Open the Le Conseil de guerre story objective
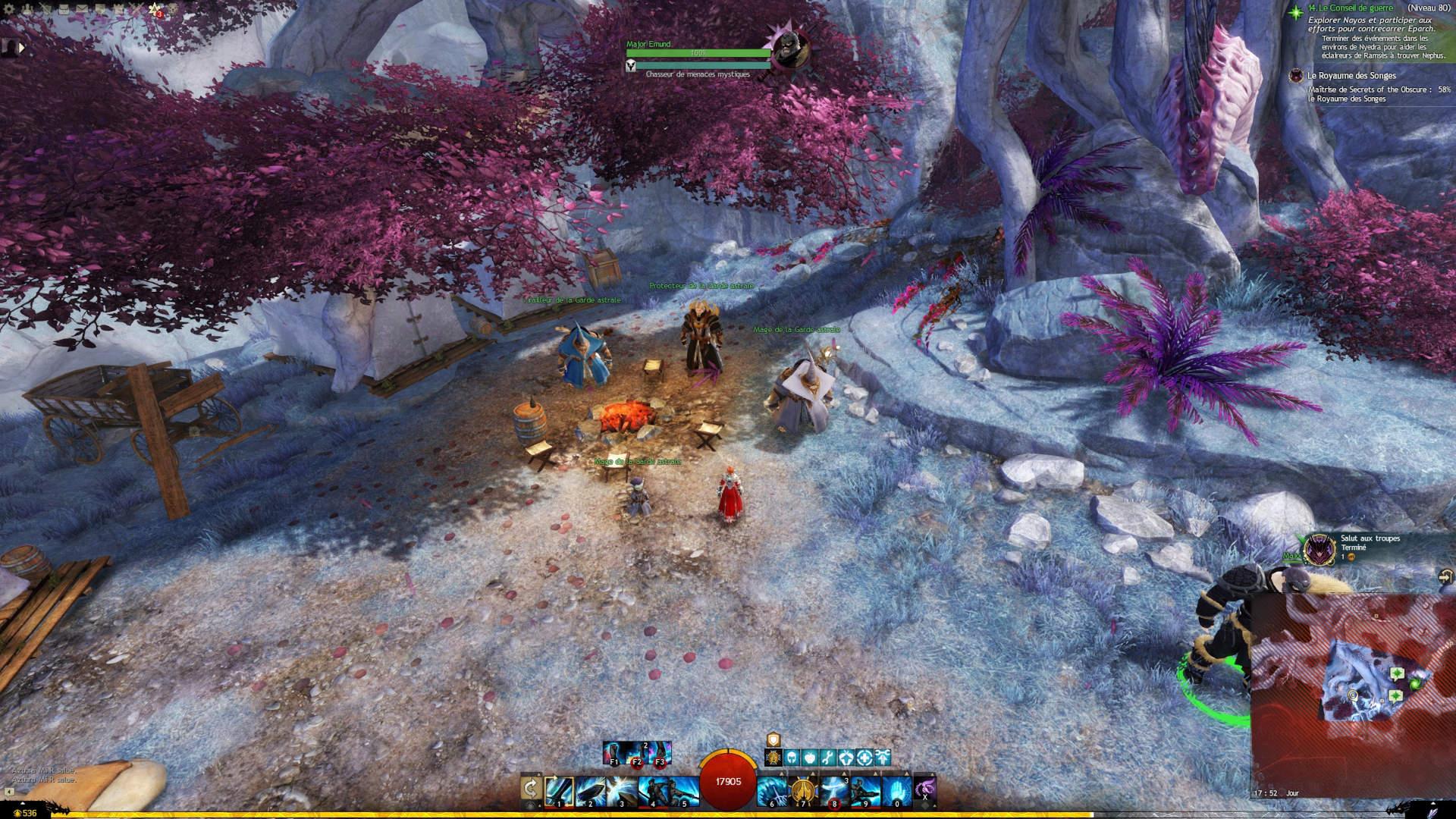Viewport: 1456px width, 819px height. [x=1351, y=8]
